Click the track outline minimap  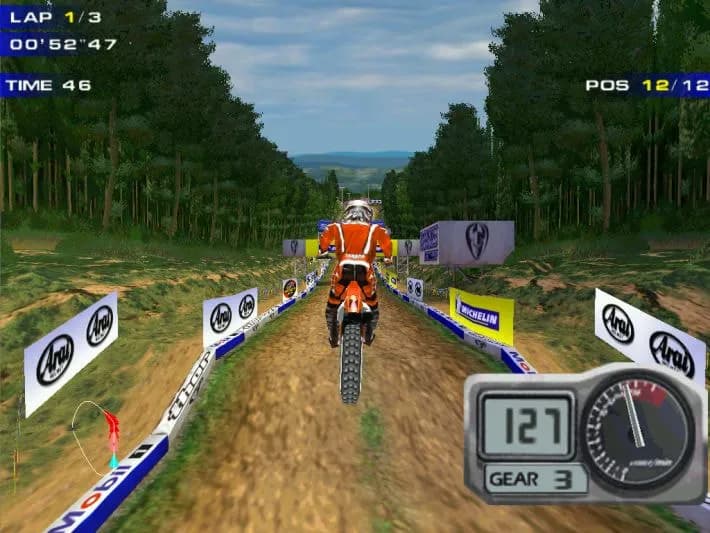(96, 436)
